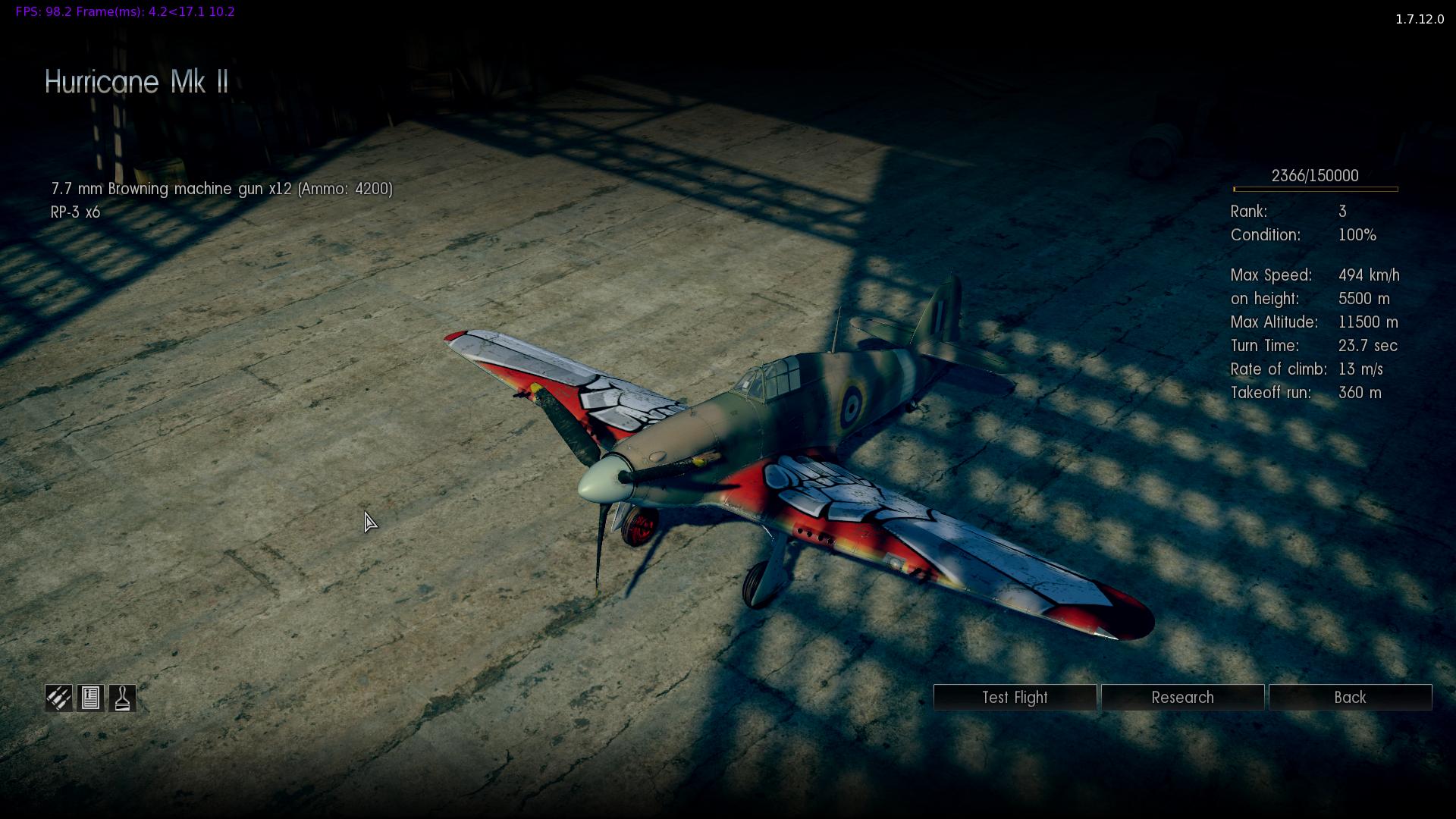Show the aircraft info document icon
The height and width of the screenshot is (819, 1456).
(x=90, y=698)
